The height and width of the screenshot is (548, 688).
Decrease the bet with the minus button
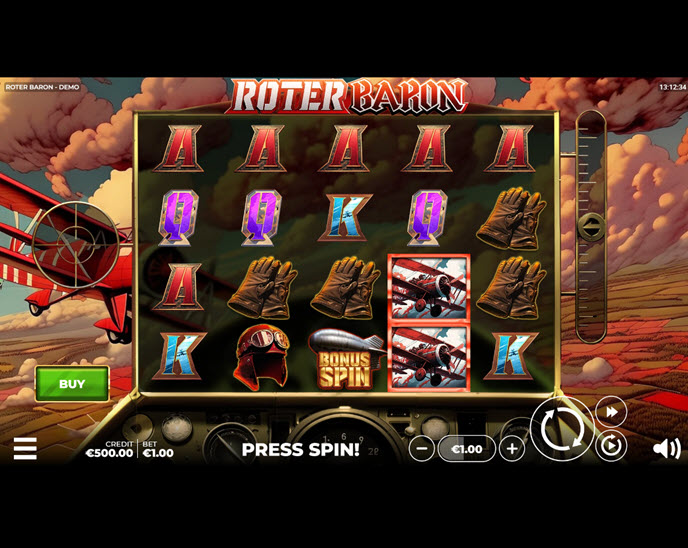[422, 449]
